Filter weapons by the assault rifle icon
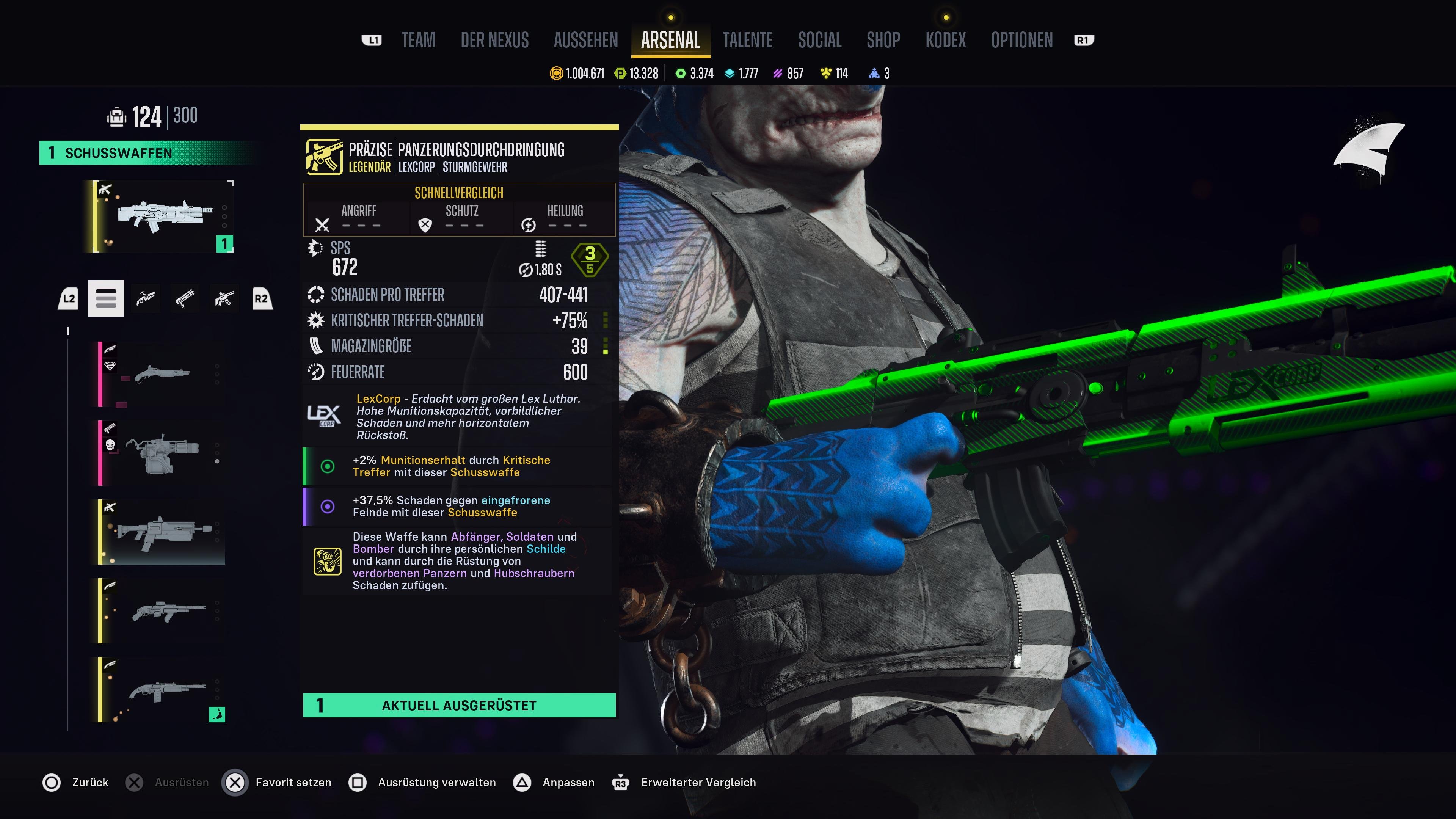The image size is (1456, 819). tap(224, 298)
